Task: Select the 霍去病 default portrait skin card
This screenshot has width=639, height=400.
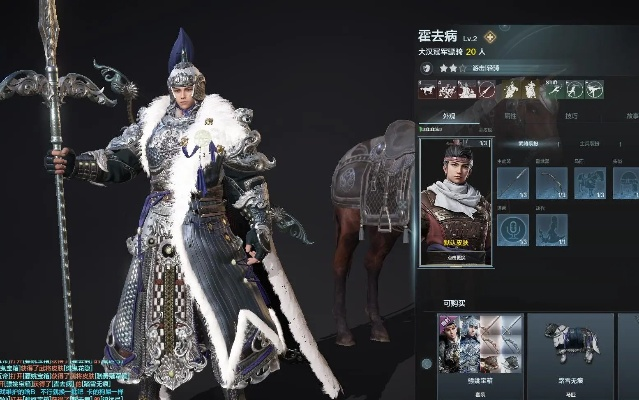Action: [454, 202]
